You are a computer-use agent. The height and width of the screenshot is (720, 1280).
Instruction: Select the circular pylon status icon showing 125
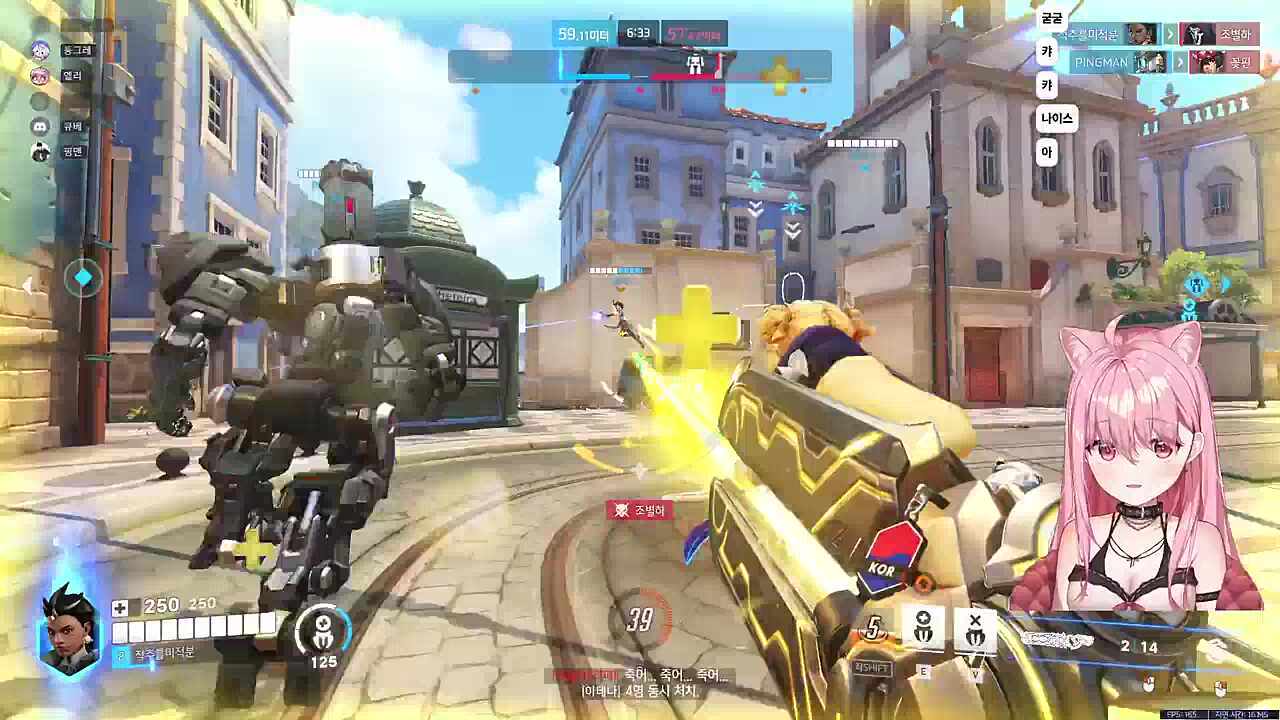click(x=323, y=630)
